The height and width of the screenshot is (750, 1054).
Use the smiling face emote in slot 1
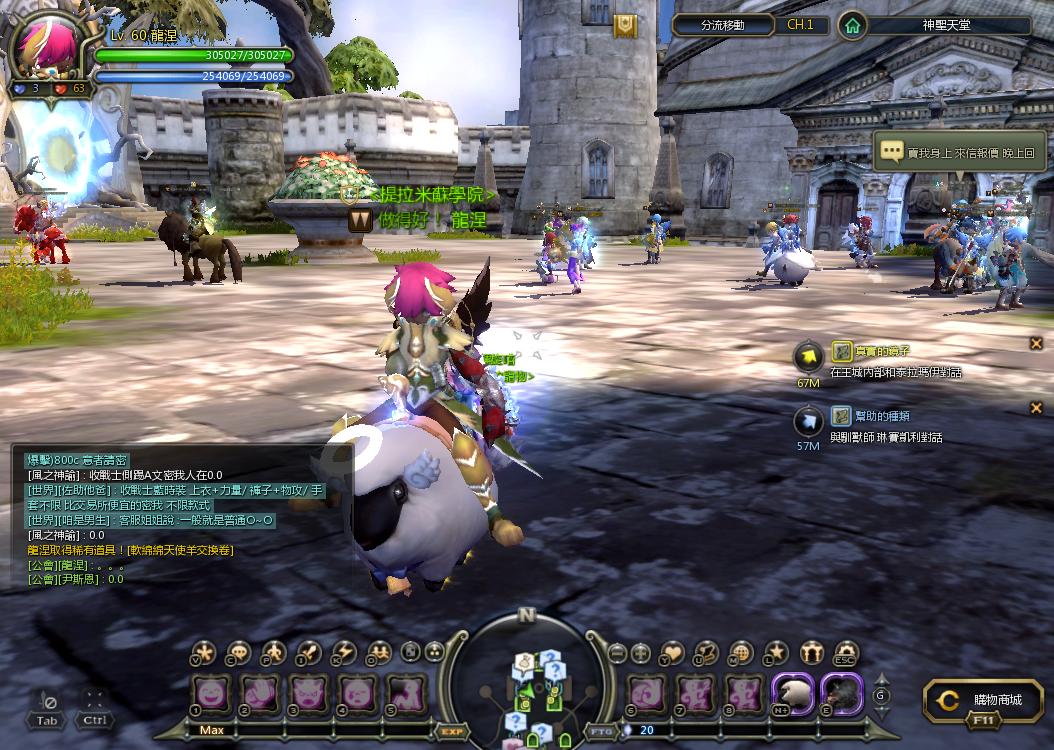[211, 693]
